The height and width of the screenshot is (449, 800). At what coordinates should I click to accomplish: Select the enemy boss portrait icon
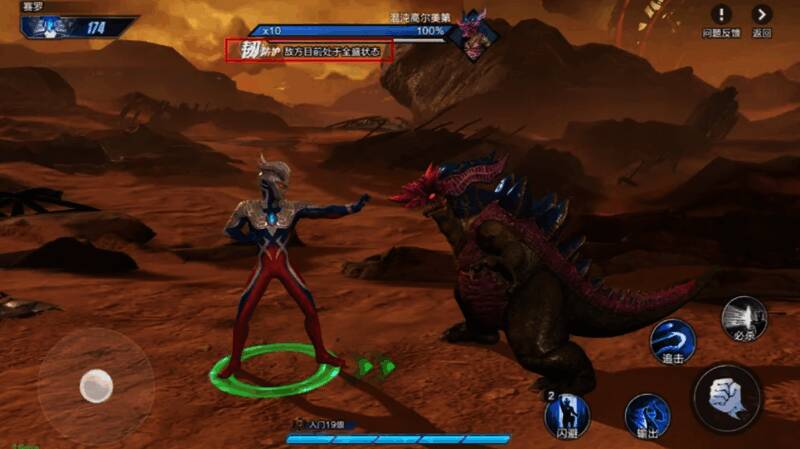click(x=469, y=31)
